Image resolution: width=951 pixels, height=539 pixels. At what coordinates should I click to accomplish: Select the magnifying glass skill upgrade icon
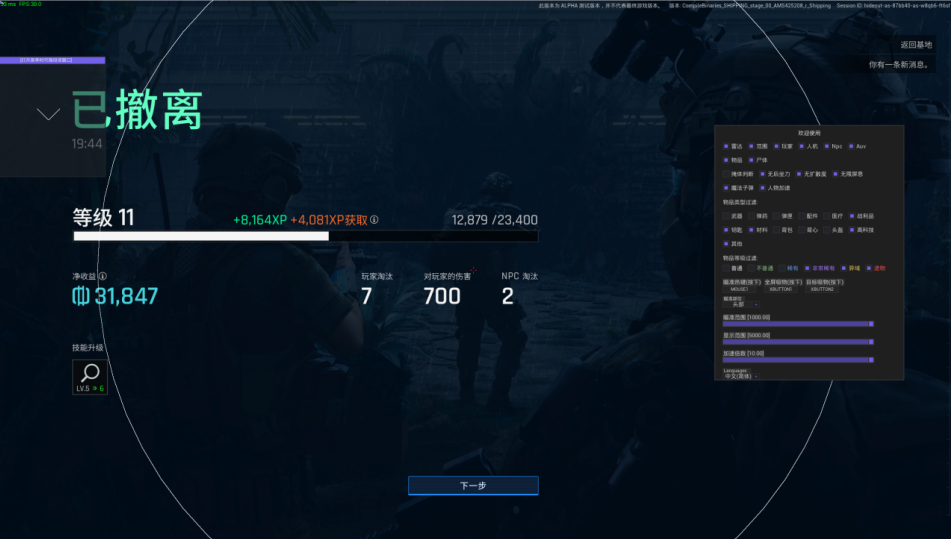tap(89, 372)
